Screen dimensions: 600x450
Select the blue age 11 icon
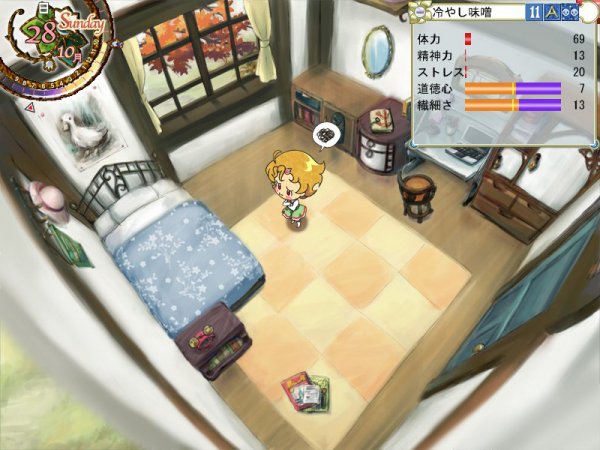point(536,12)
